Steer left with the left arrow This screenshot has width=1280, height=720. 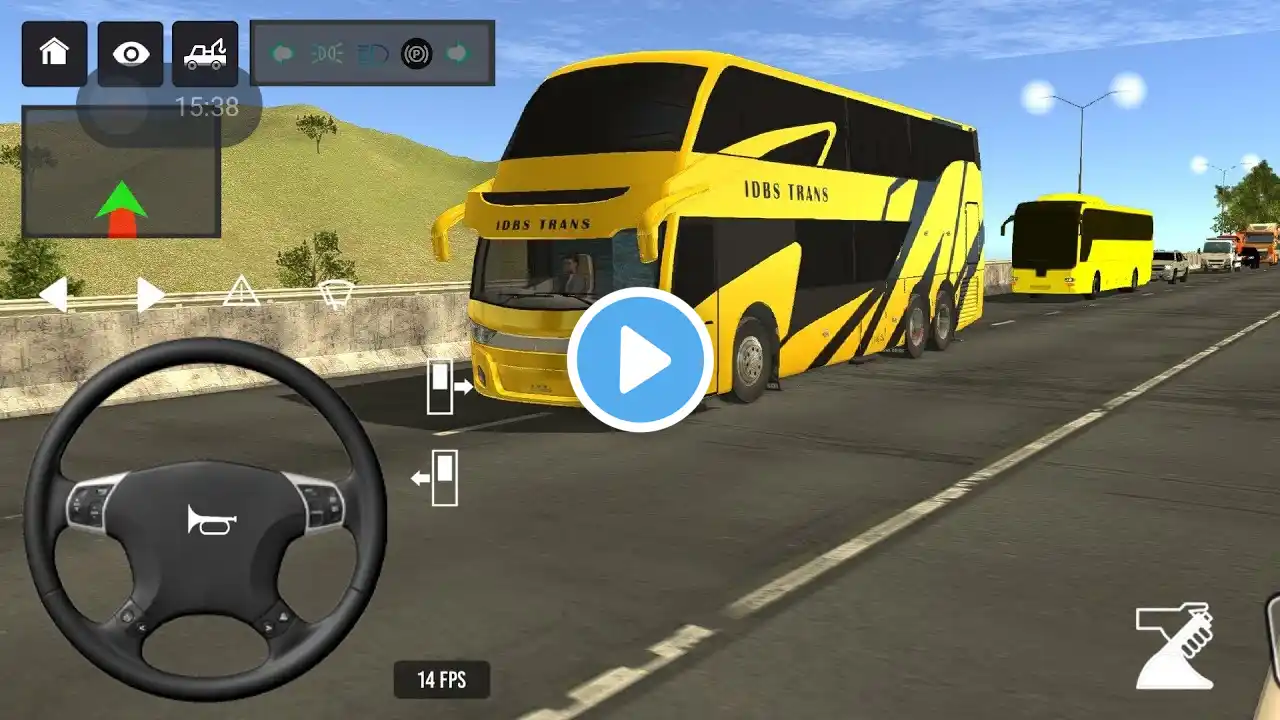(53, 294)
